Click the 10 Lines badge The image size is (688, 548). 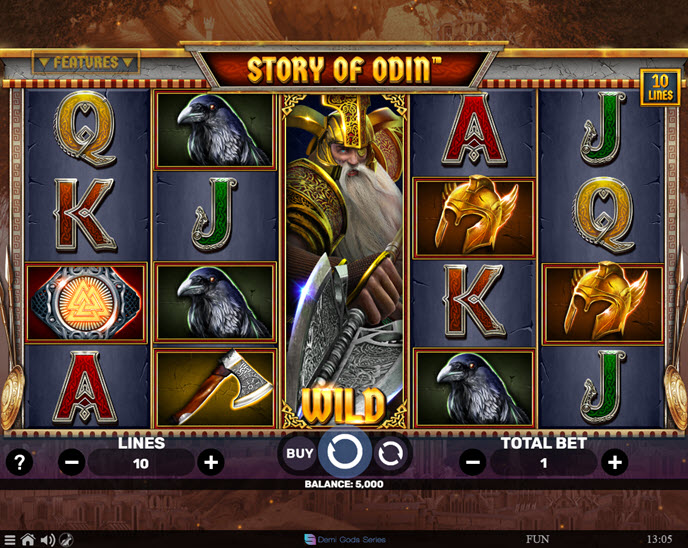tap(659, 87)
